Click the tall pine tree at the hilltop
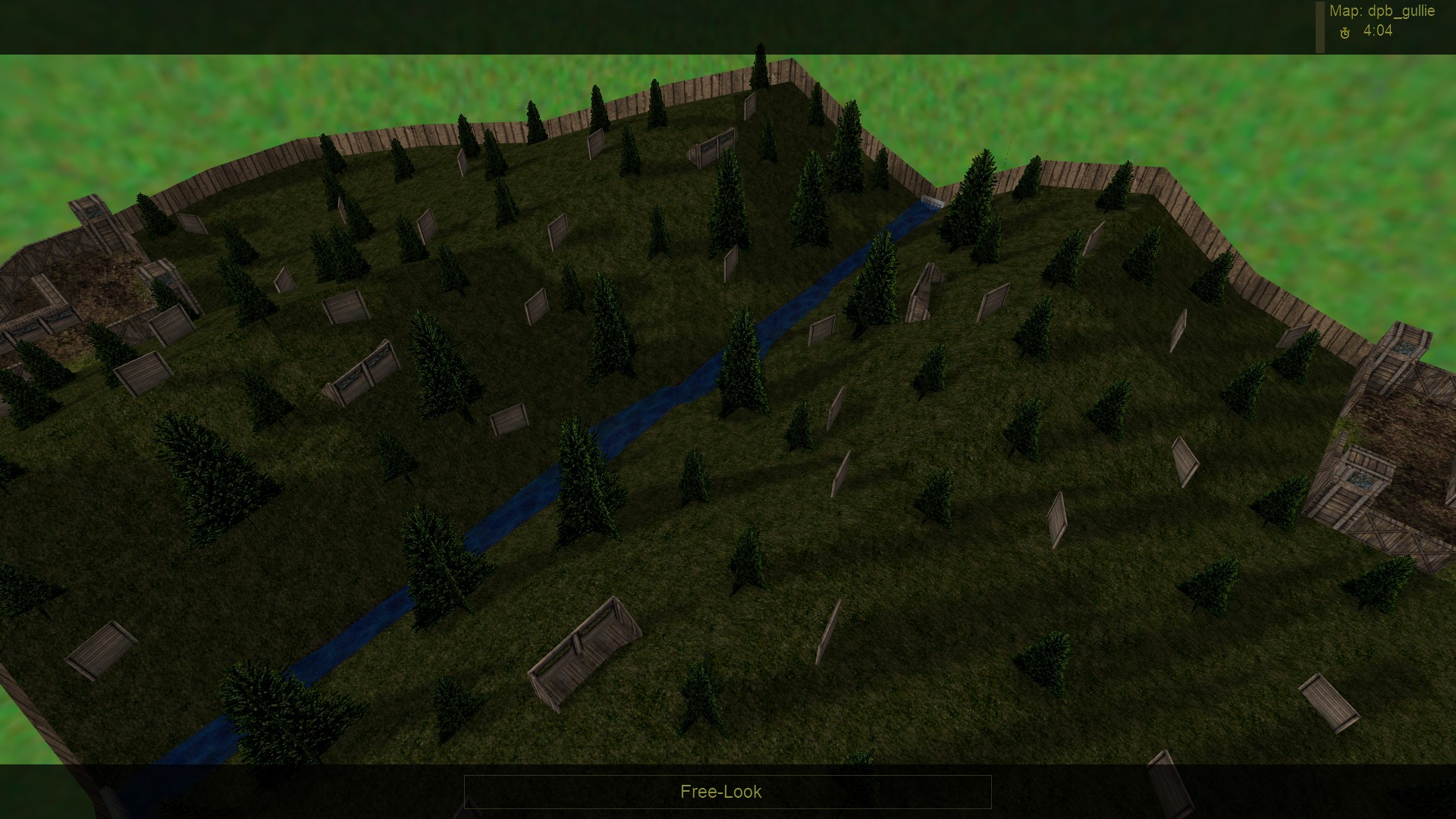Viewport: 1456px width, 819px height. 761,83
